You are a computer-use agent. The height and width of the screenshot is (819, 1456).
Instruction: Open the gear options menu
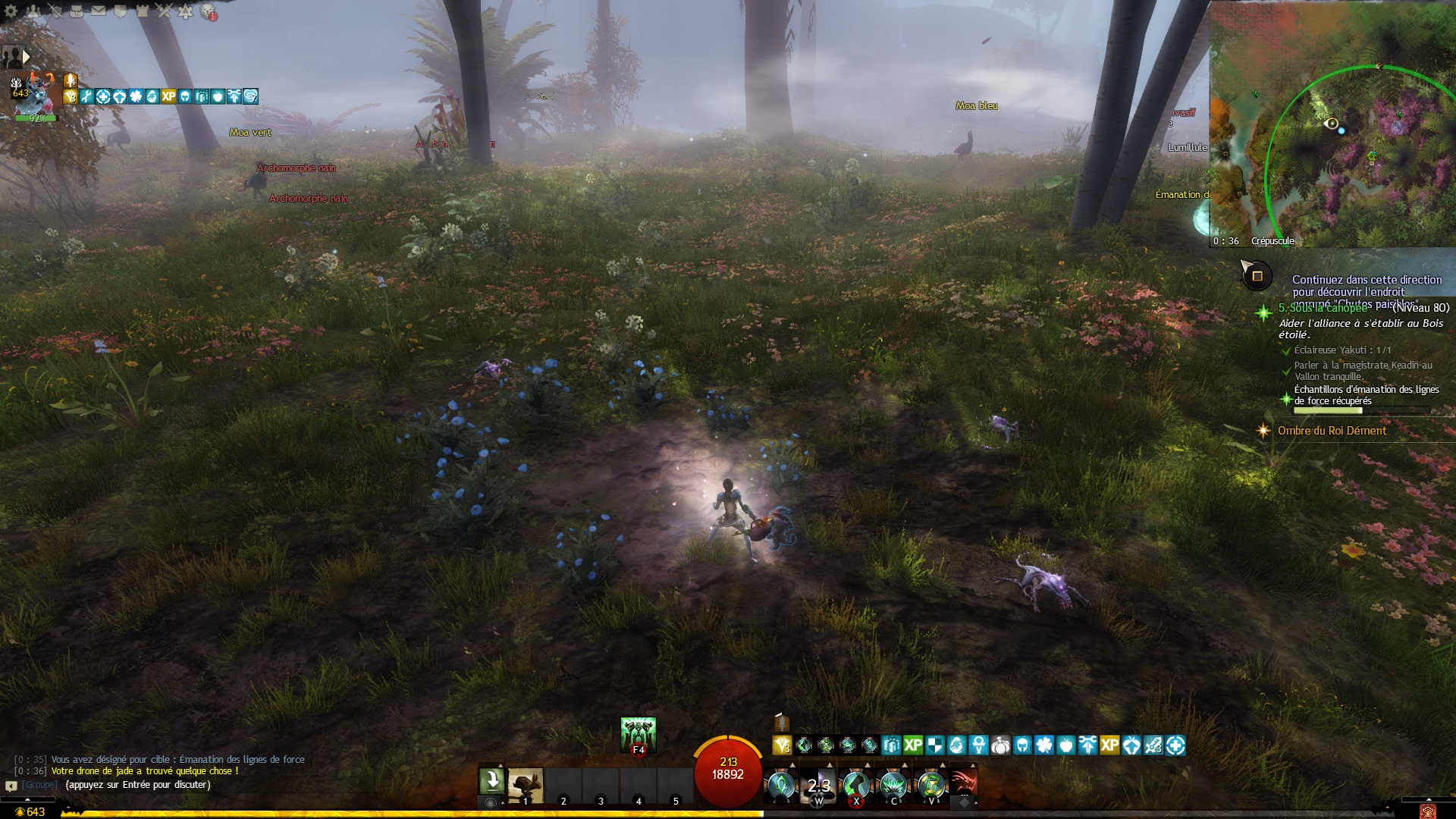tap(11, 11)
